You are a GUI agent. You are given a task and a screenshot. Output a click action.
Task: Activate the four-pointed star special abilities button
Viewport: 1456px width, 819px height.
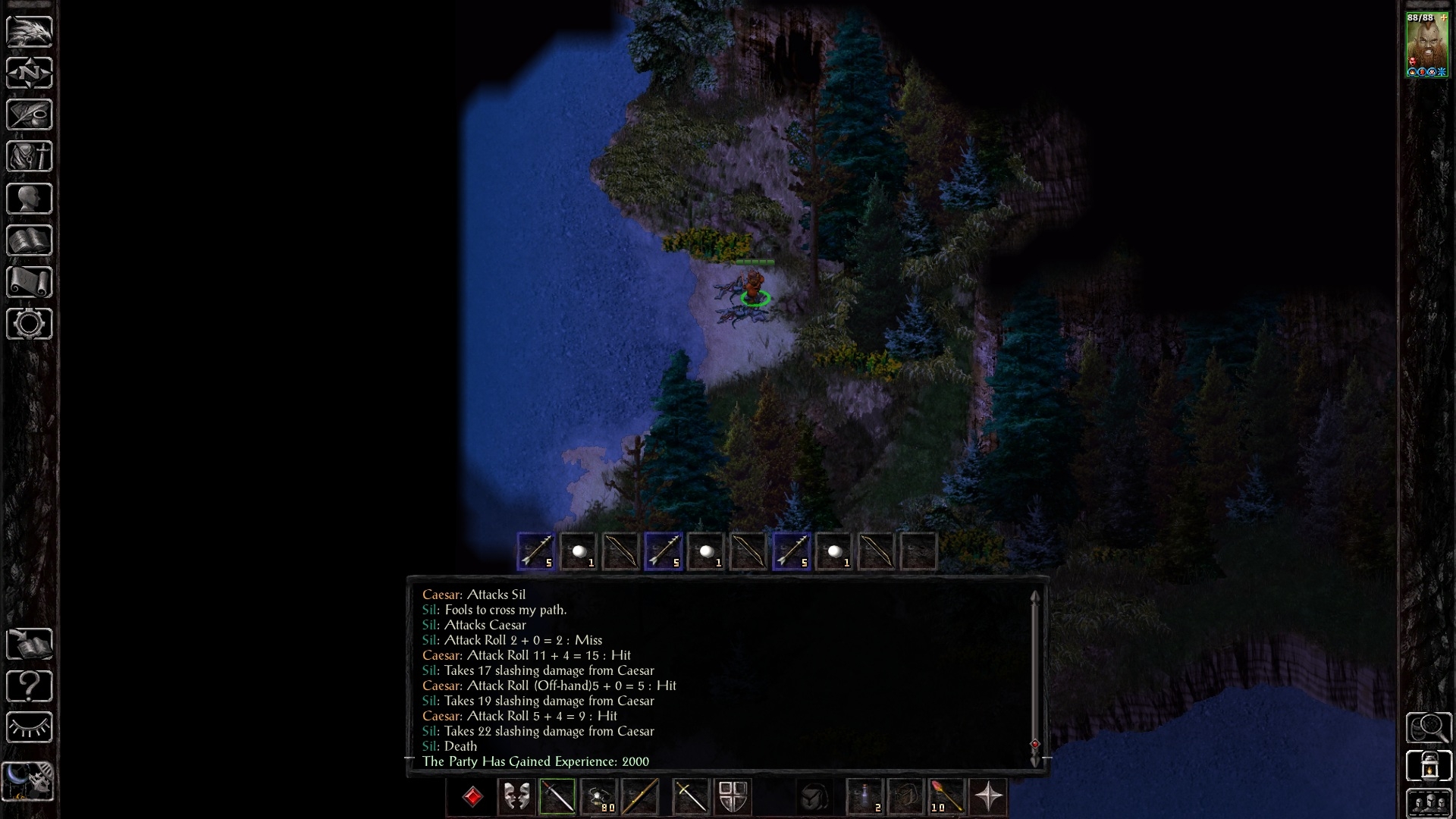coord(988,797)
